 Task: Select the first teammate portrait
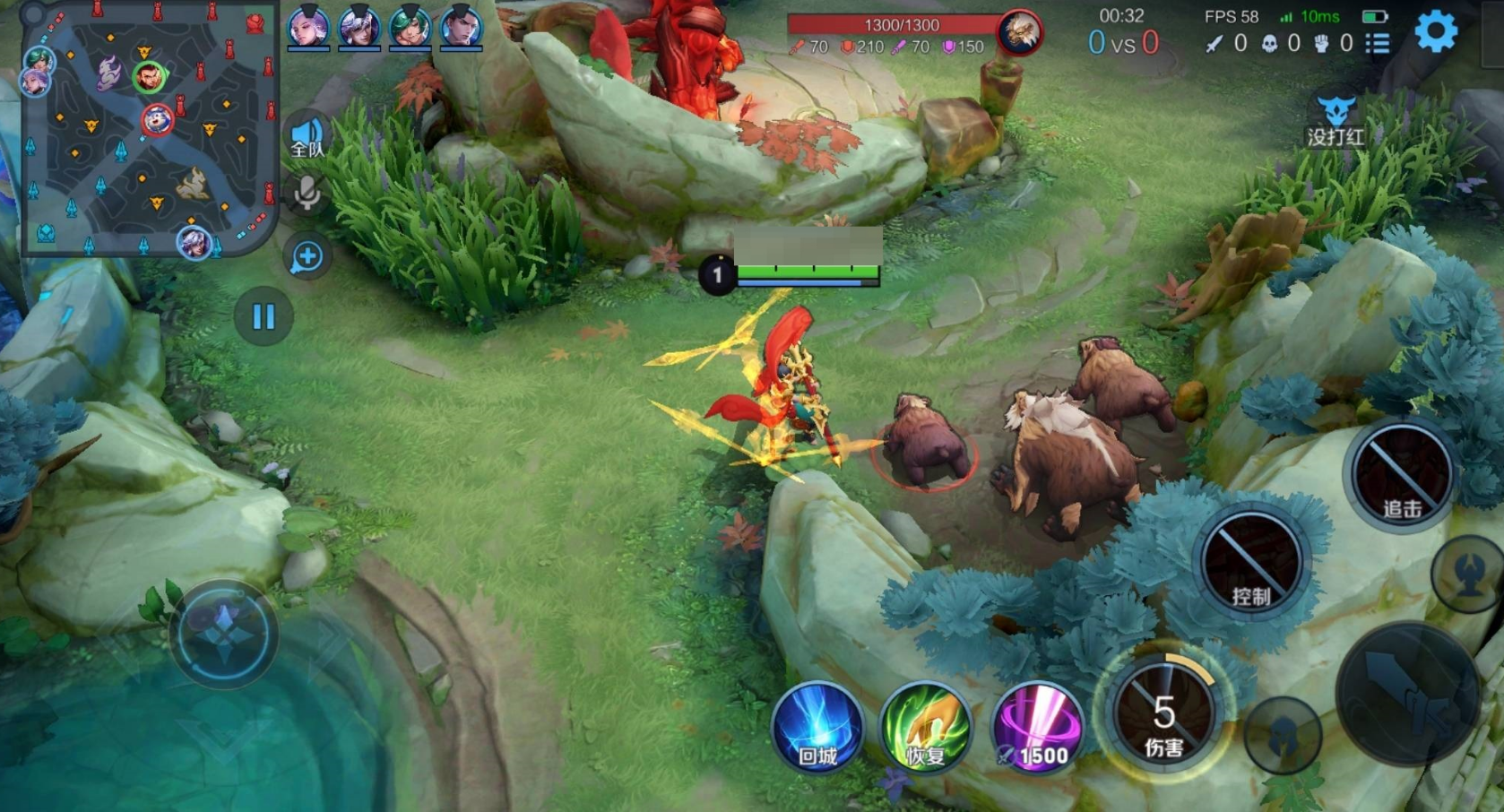tap(307, 28)
